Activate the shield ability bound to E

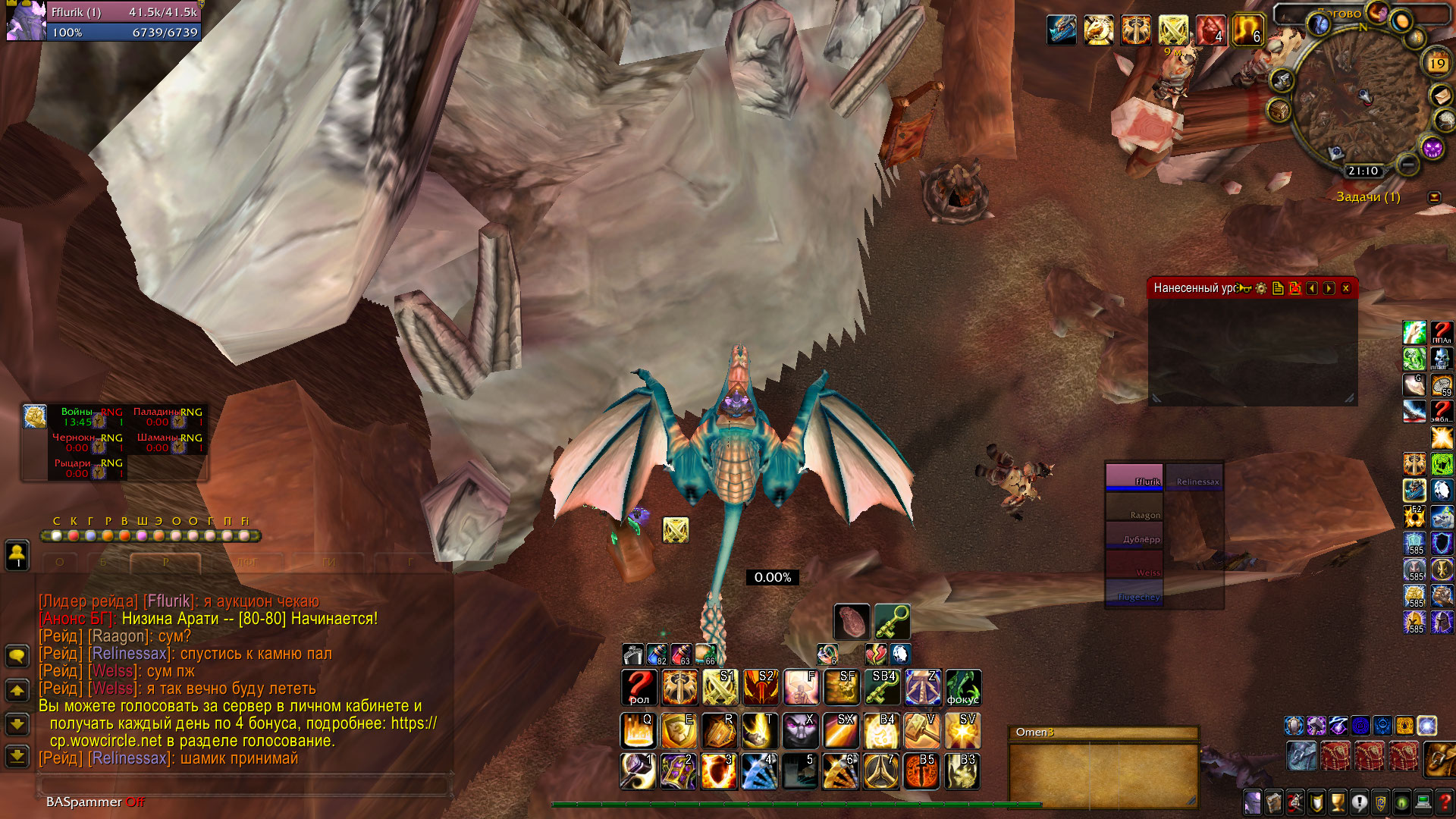pos(678,730)
